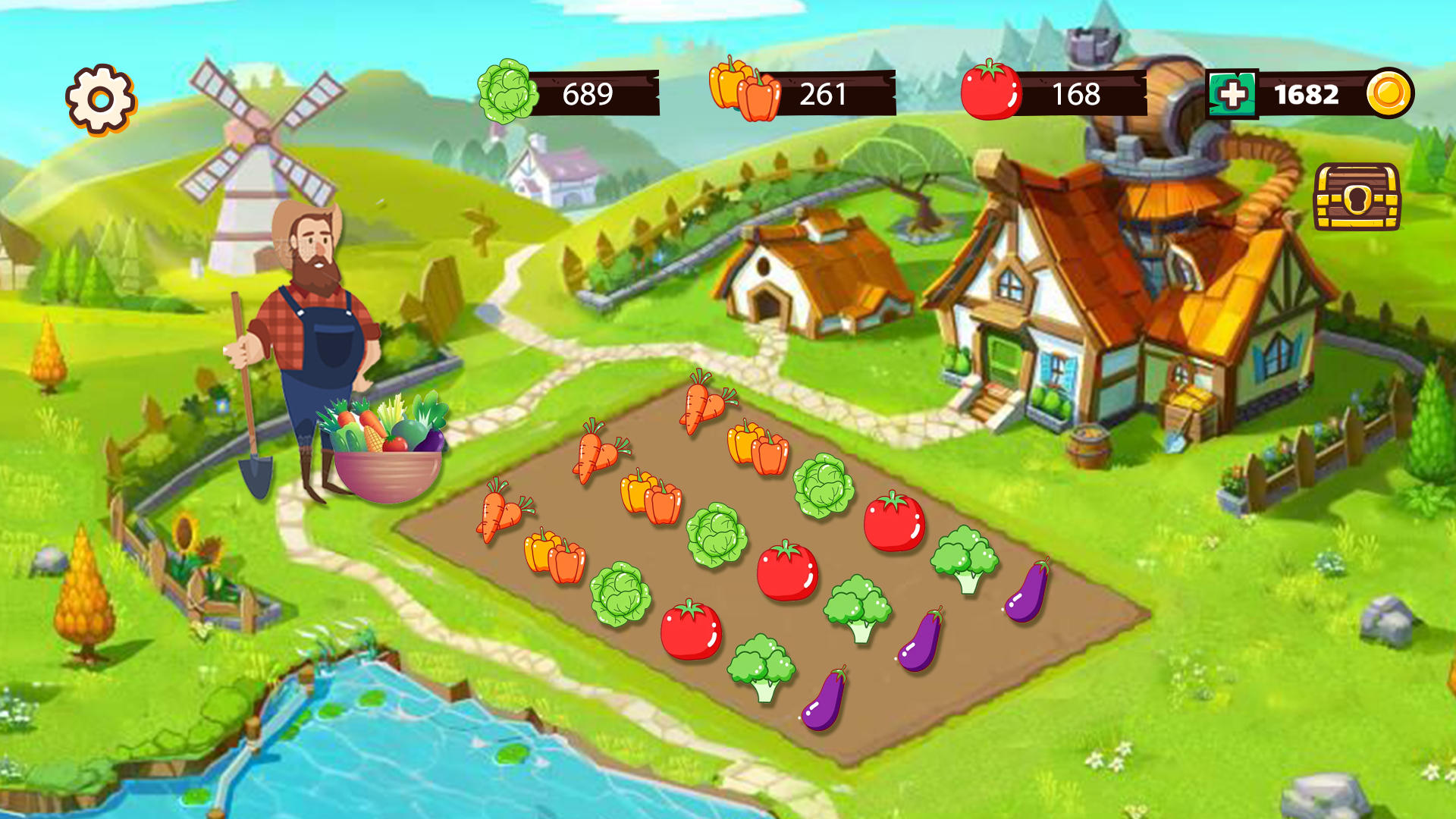Select the farmer's vegetable basket
Screen dimensions: 1456x819
click(x=387, y=447)
